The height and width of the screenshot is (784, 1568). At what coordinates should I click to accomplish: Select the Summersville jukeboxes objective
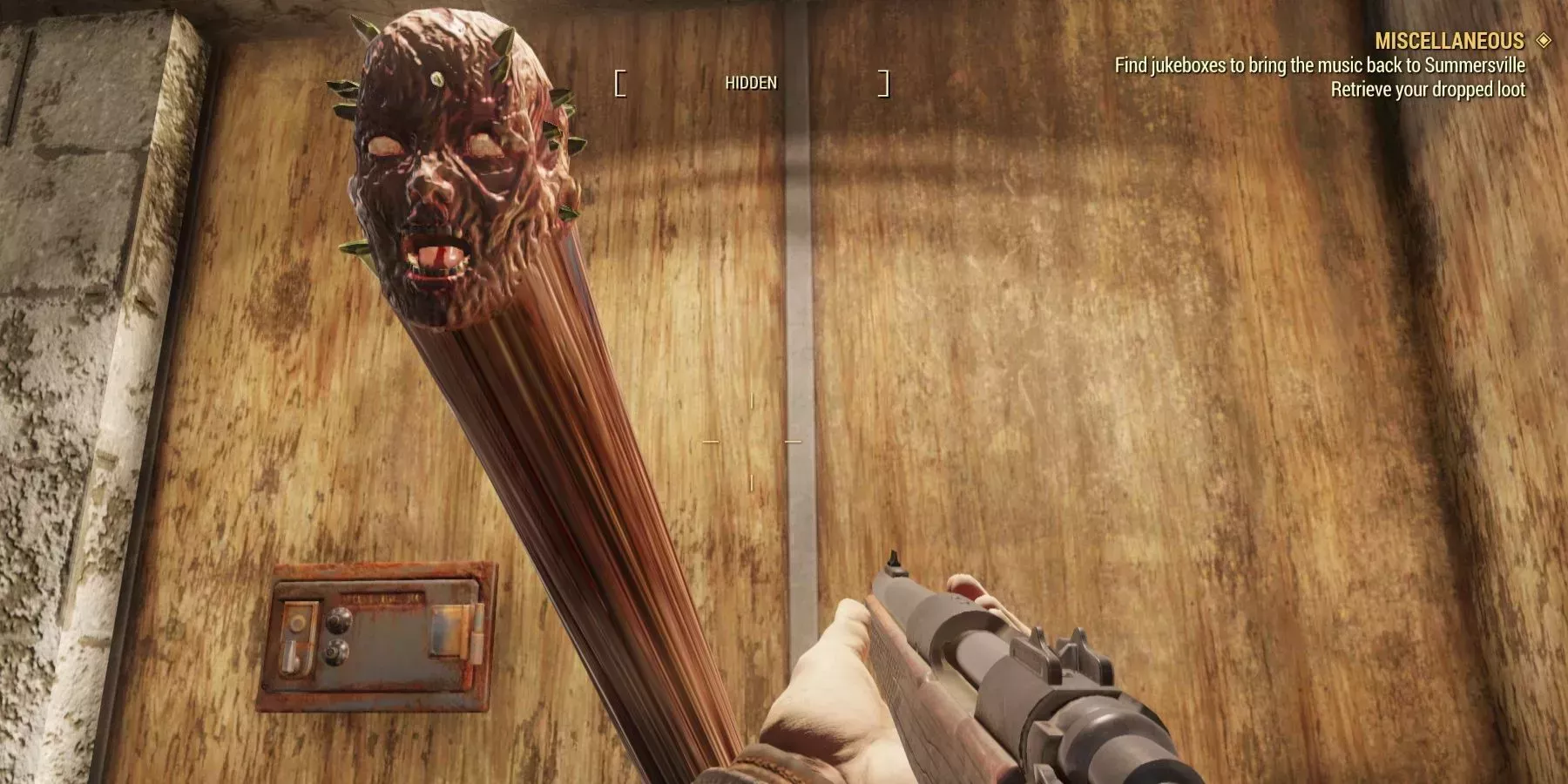(1320, 65)
